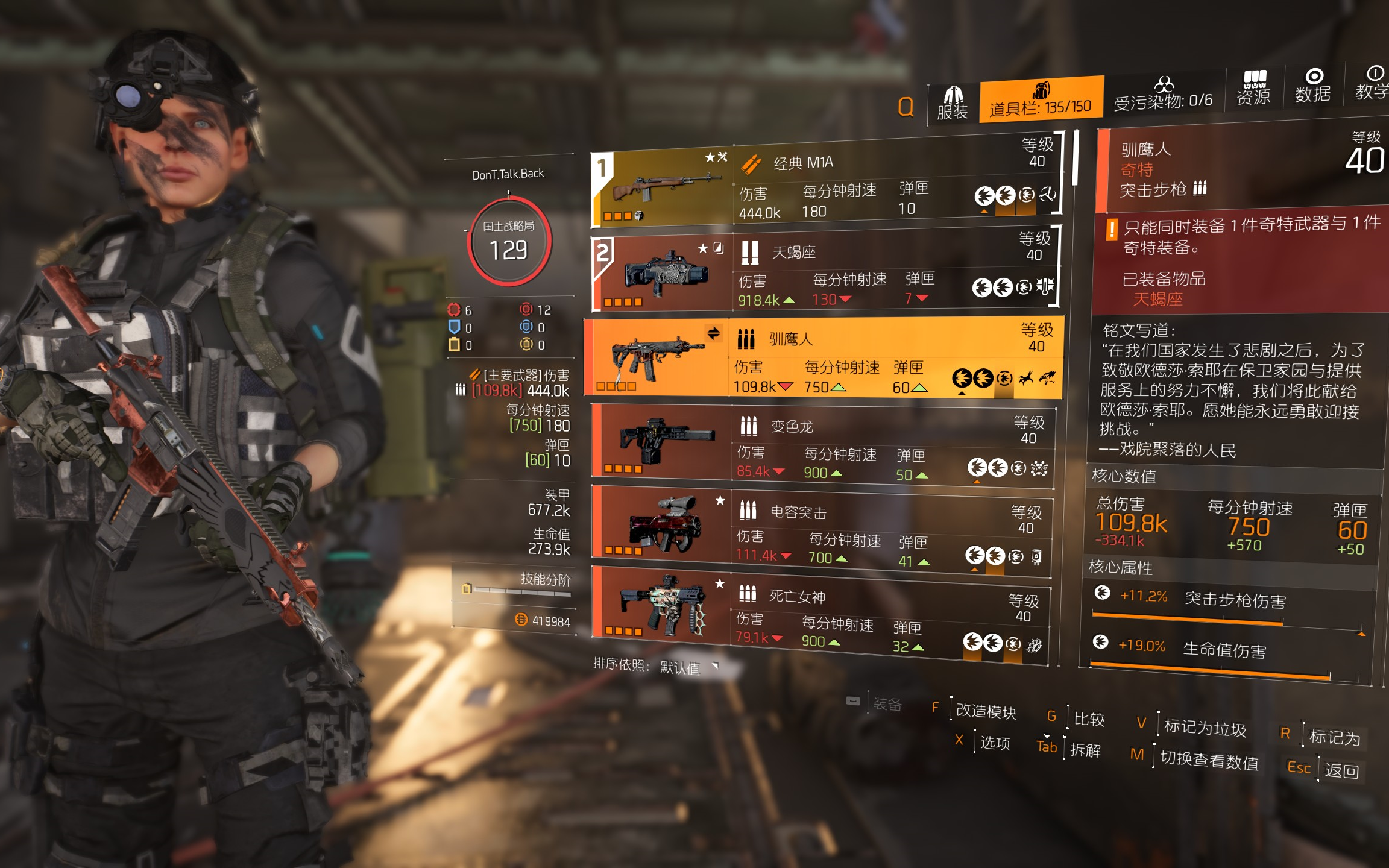The image size is (1389, 868).
Task: Switch to the 服装 apparel tab
Action: coord(953,104)
